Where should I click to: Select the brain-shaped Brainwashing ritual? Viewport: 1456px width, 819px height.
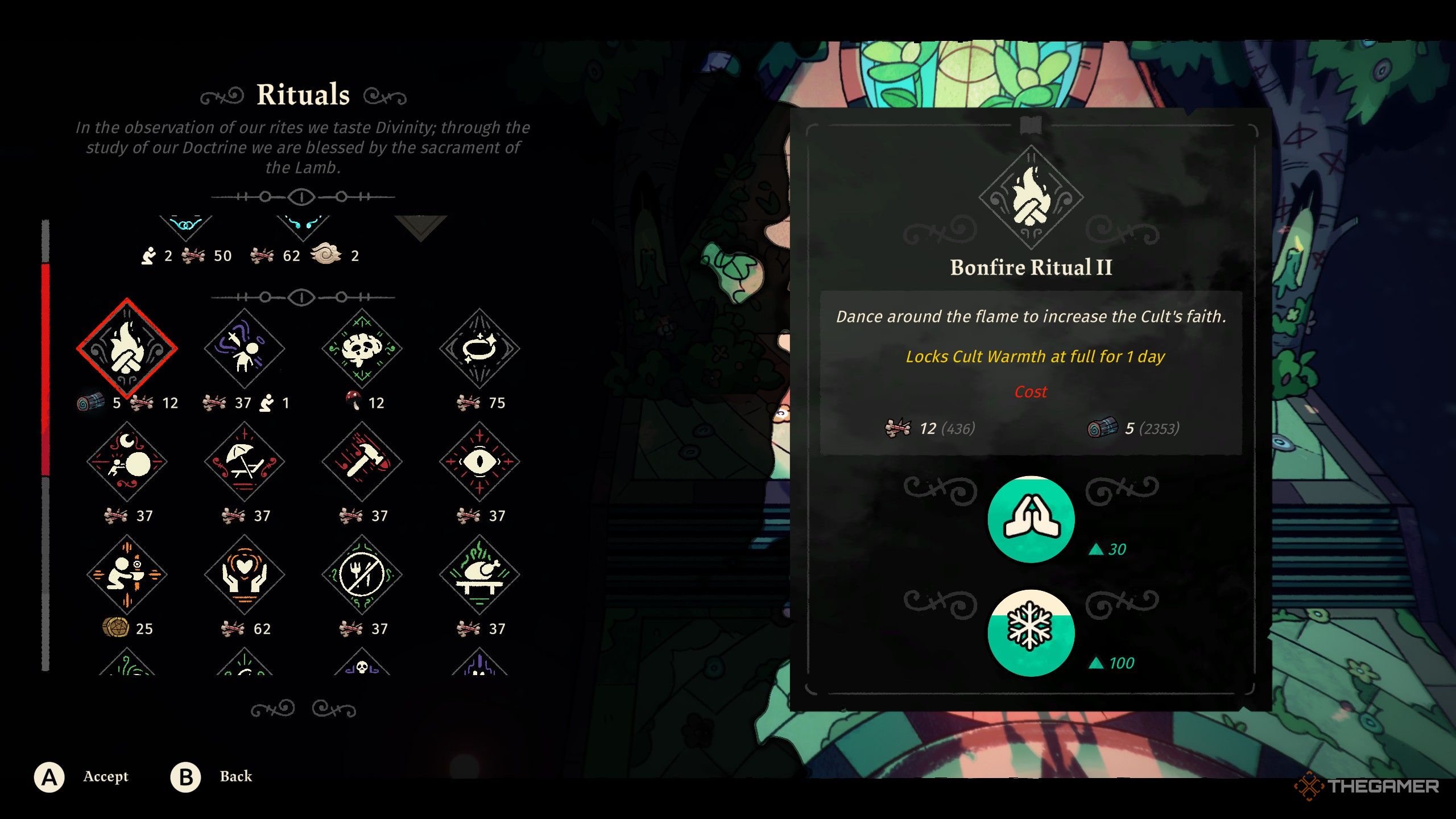coord(362,348)
